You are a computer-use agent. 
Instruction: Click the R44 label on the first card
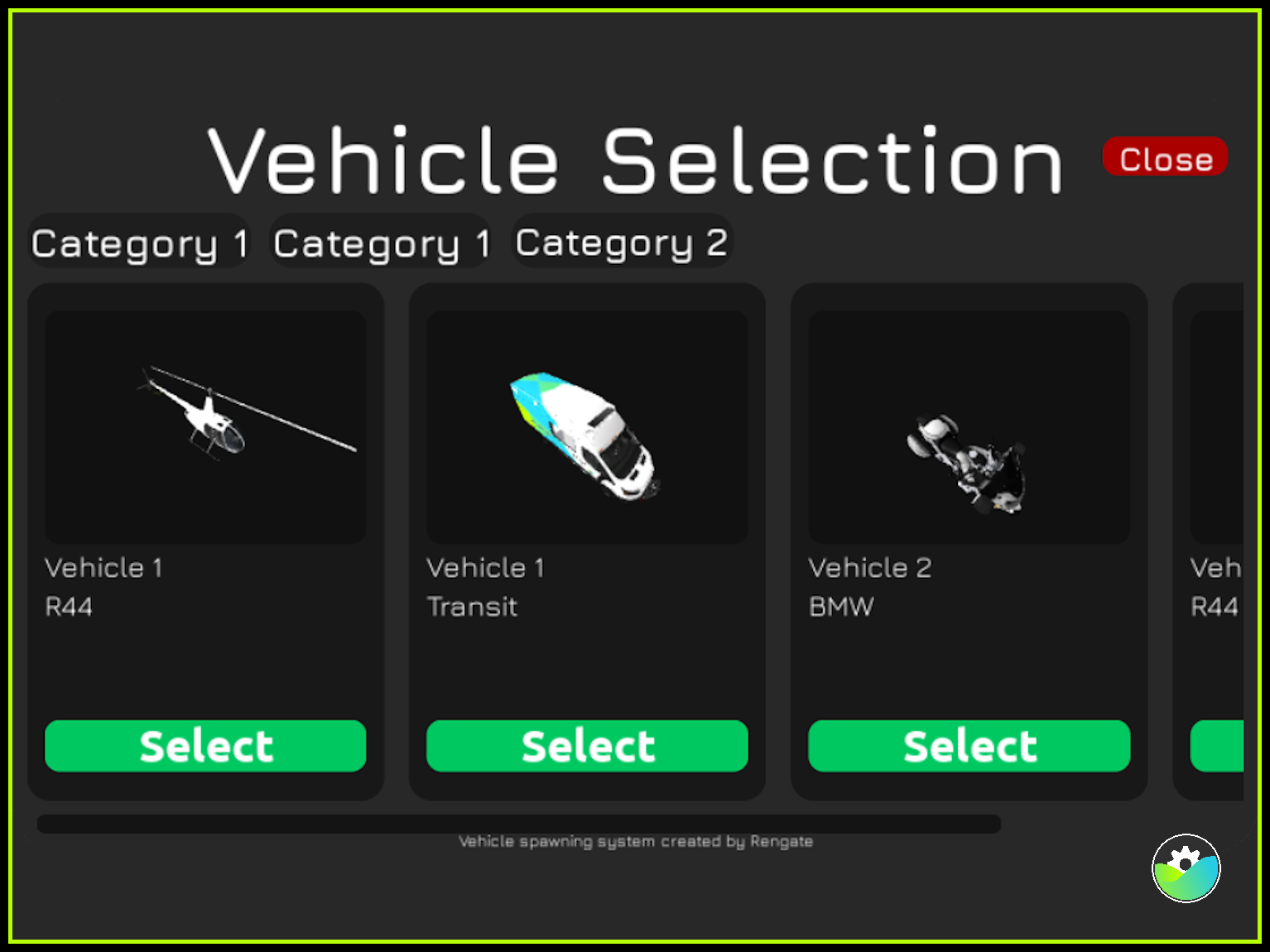tap(69, 606)
